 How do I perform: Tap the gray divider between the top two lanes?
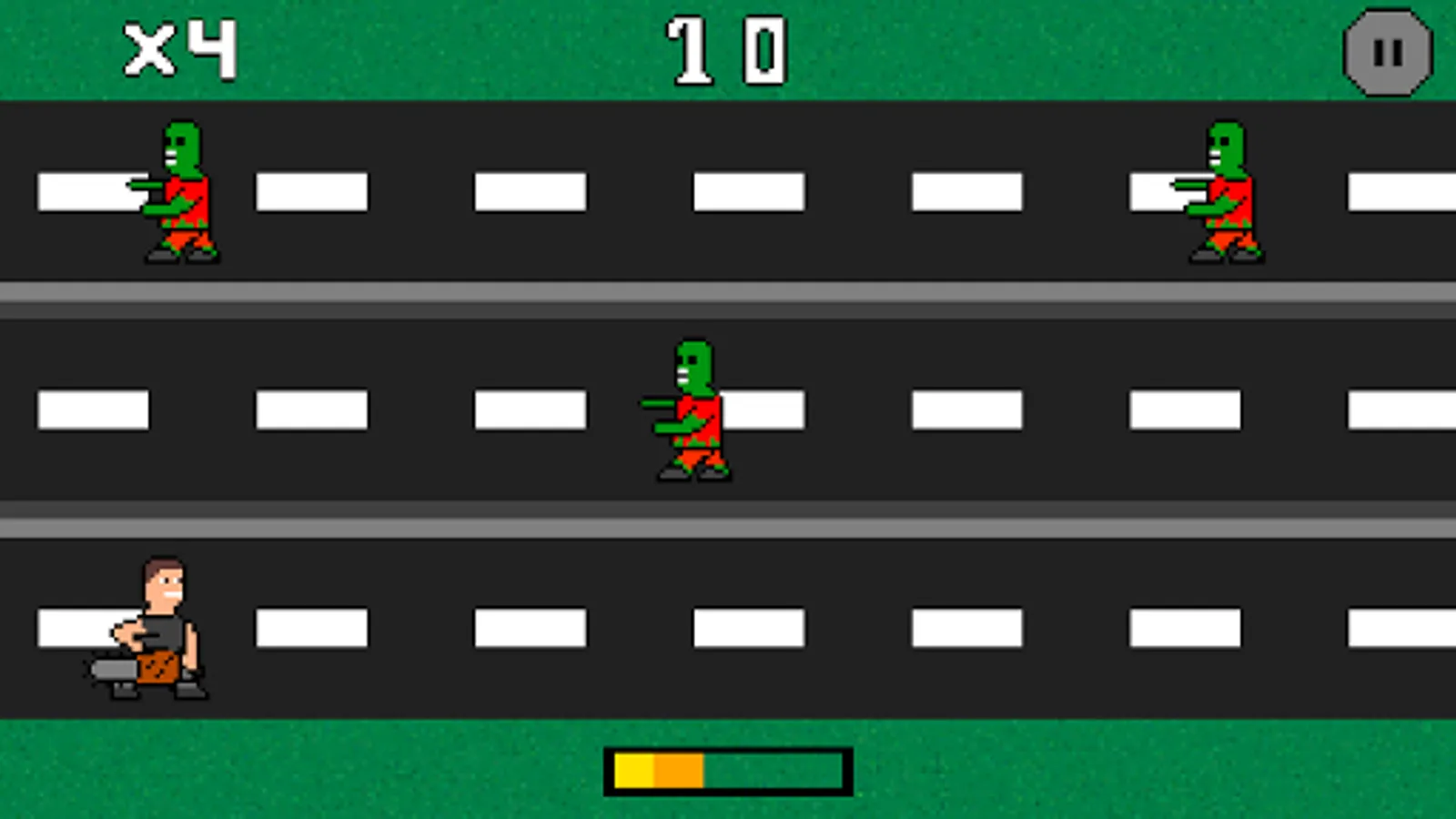[728, 293]
